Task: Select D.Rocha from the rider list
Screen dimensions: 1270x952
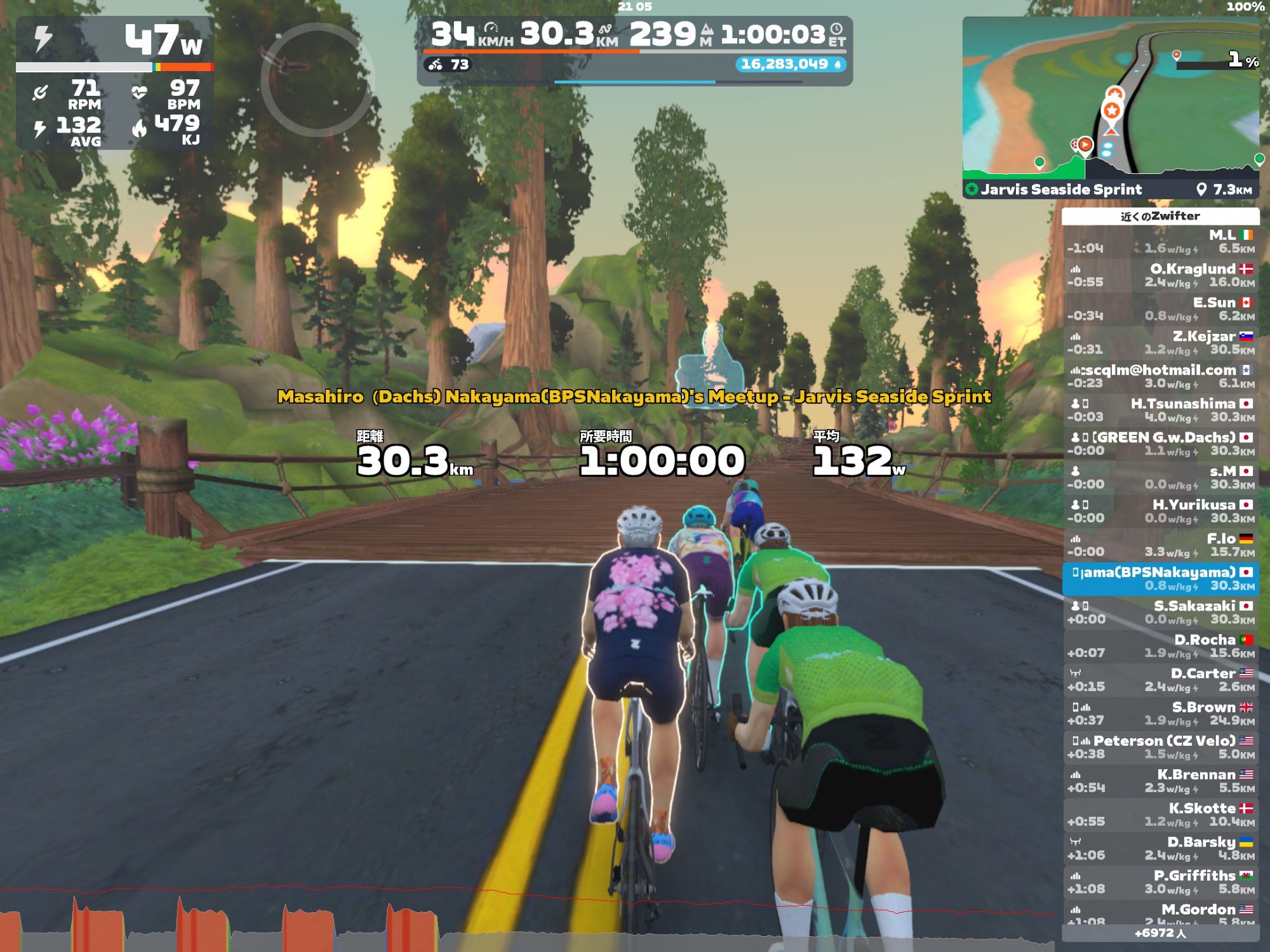Action: 1161,646
